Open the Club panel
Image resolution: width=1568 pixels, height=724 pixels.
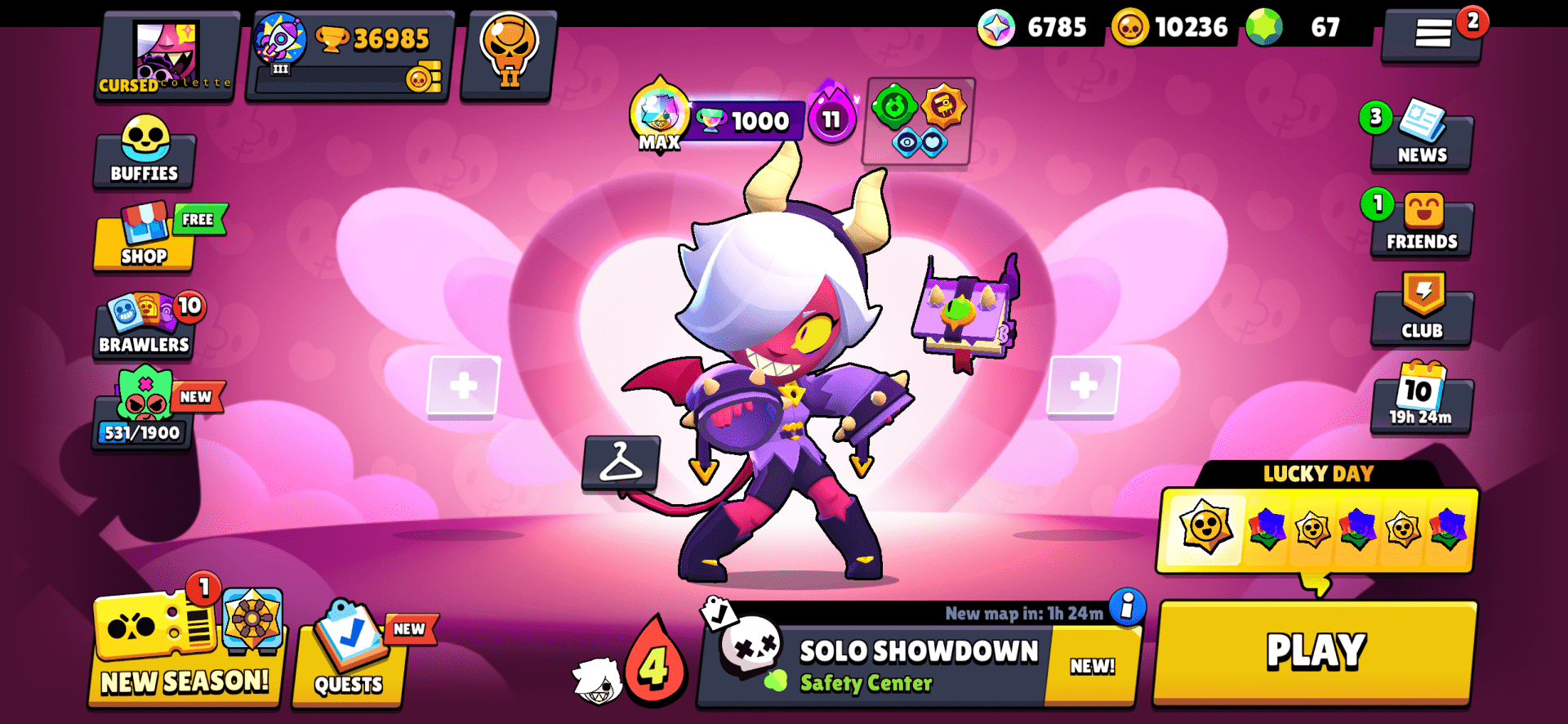[1421, 312]
